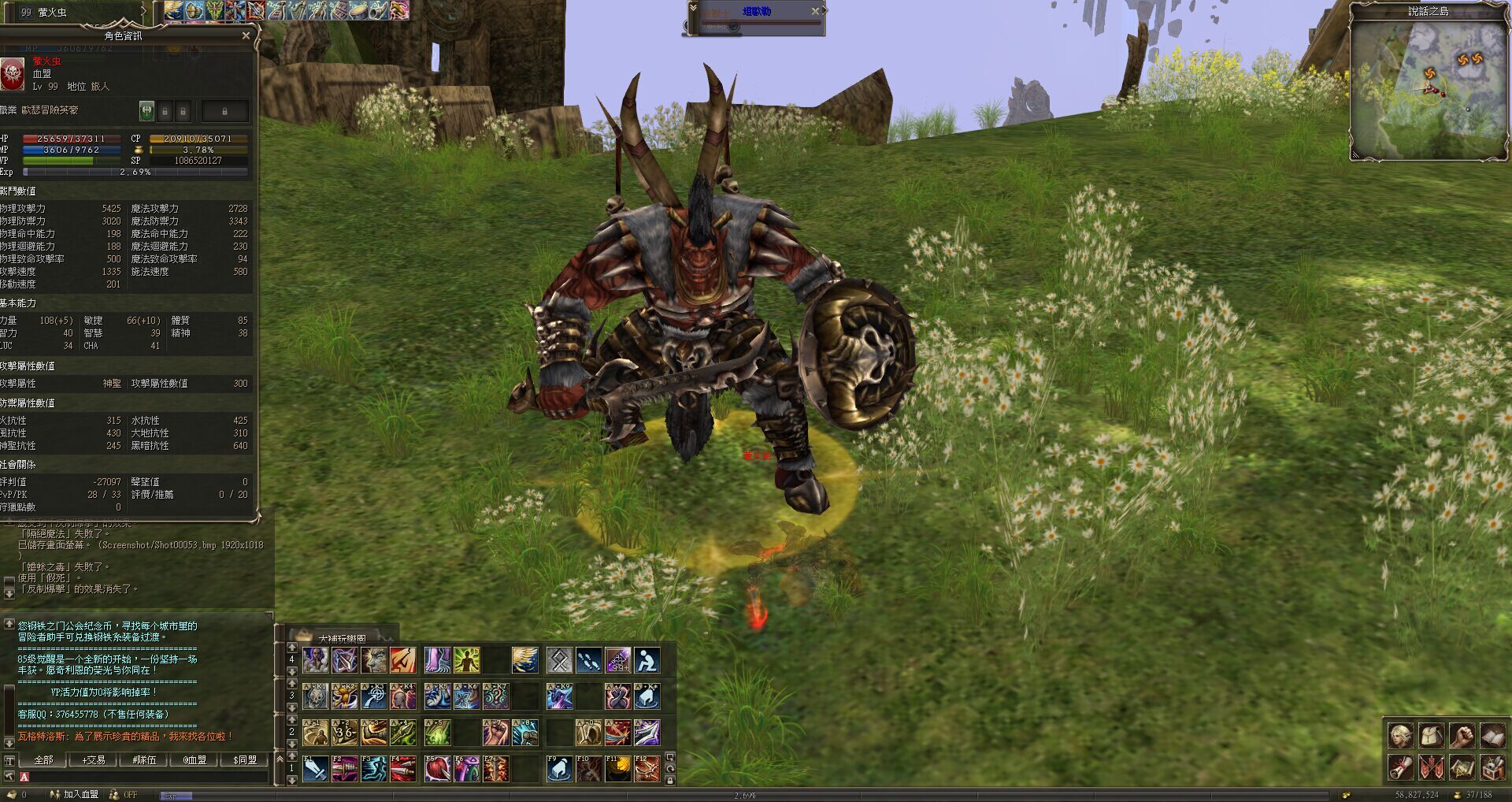Close the 角色資訊 character info window
Screen dimensions: 1512x802
(x=246, y=35)
